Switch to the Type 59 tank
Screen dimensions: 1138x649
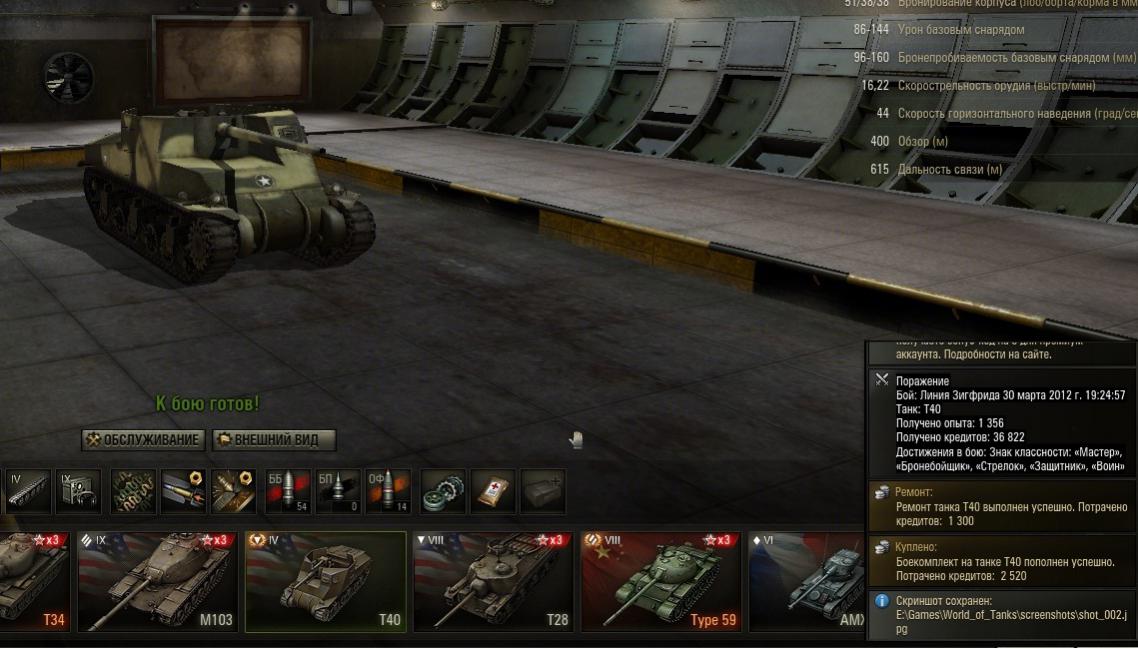pyautogui.click(x=661, y=582)
